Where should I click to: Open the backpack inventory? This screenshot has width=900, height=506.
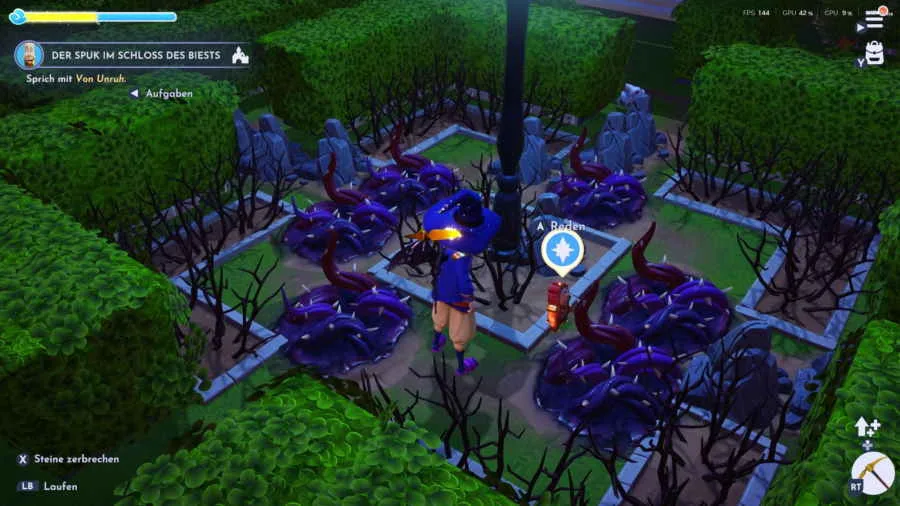pos(875,53)
